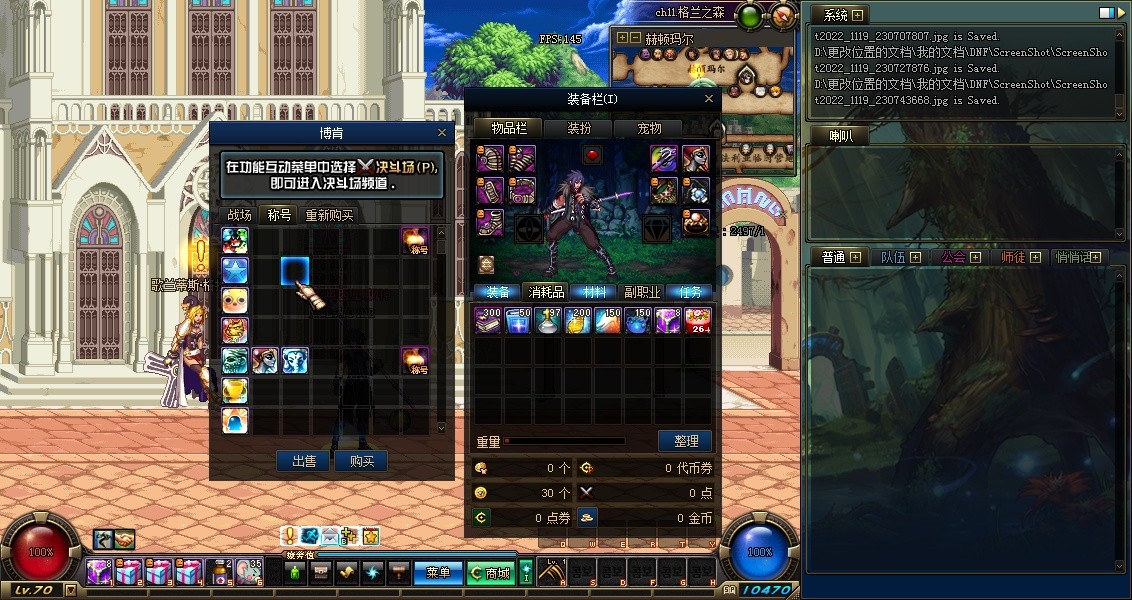Switch to the 装扮 avatar tab
The image size is (1132, 600).
580,128
